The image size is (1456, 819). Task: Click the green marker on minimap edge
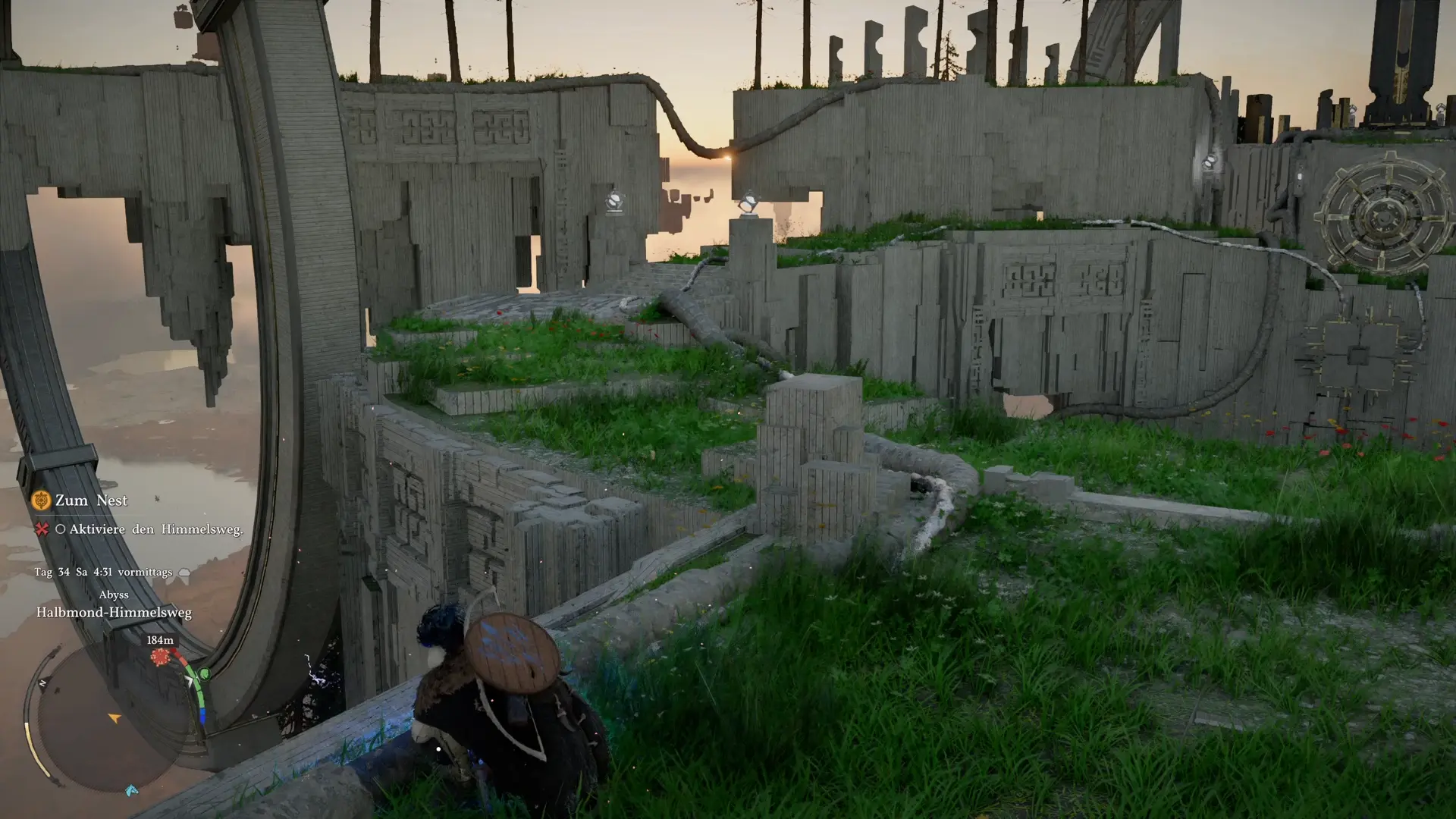203,673
